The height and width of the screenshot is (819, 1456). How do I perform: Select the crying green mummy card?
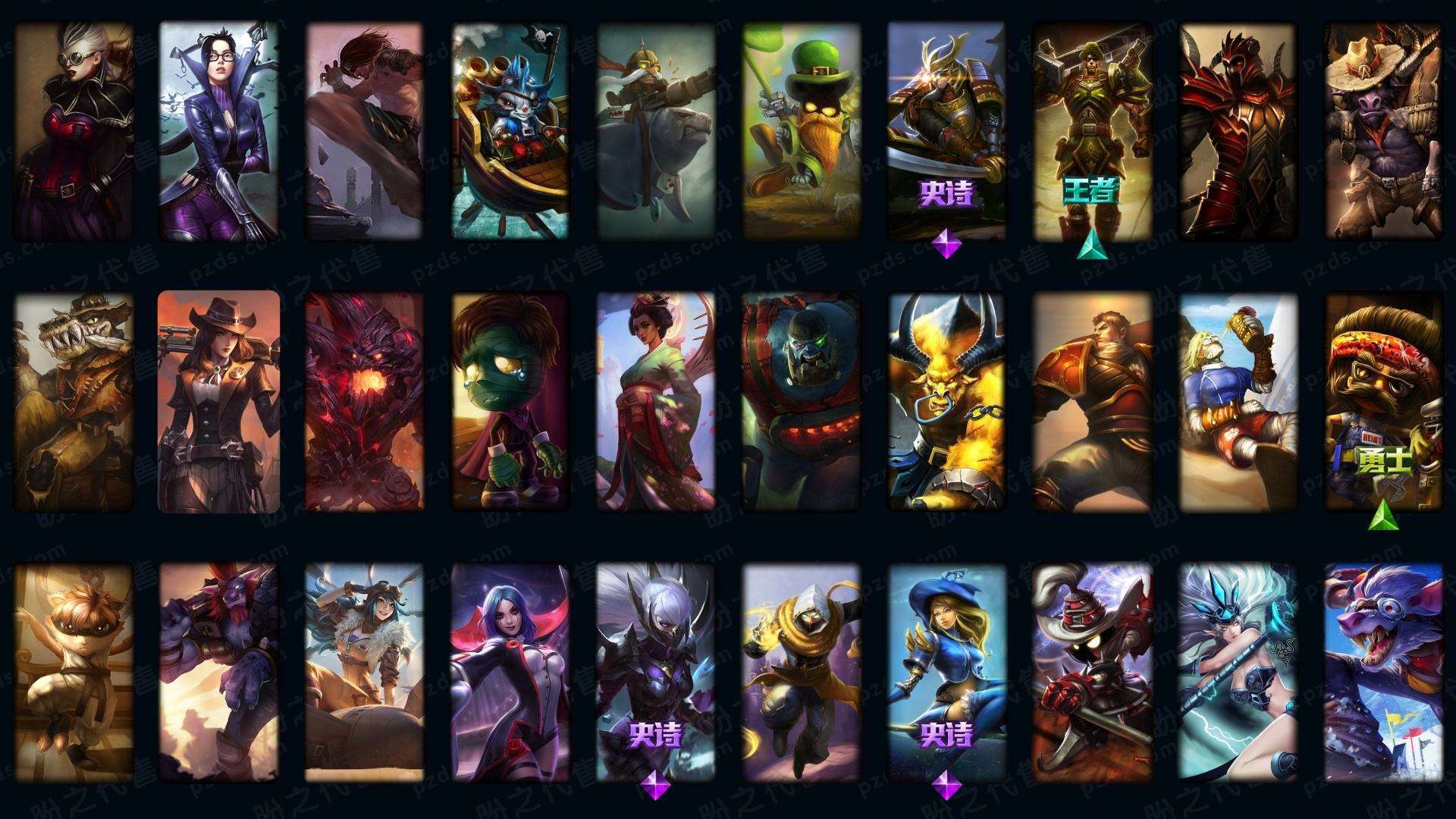click(510, 402)
